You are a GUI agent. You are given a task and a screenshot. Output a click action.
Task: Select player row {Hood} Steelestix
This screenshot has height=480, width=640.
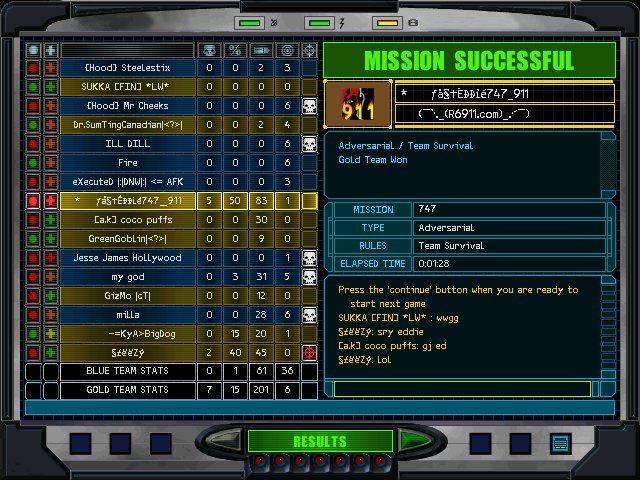pyautogui.click(x=128, y=68)
